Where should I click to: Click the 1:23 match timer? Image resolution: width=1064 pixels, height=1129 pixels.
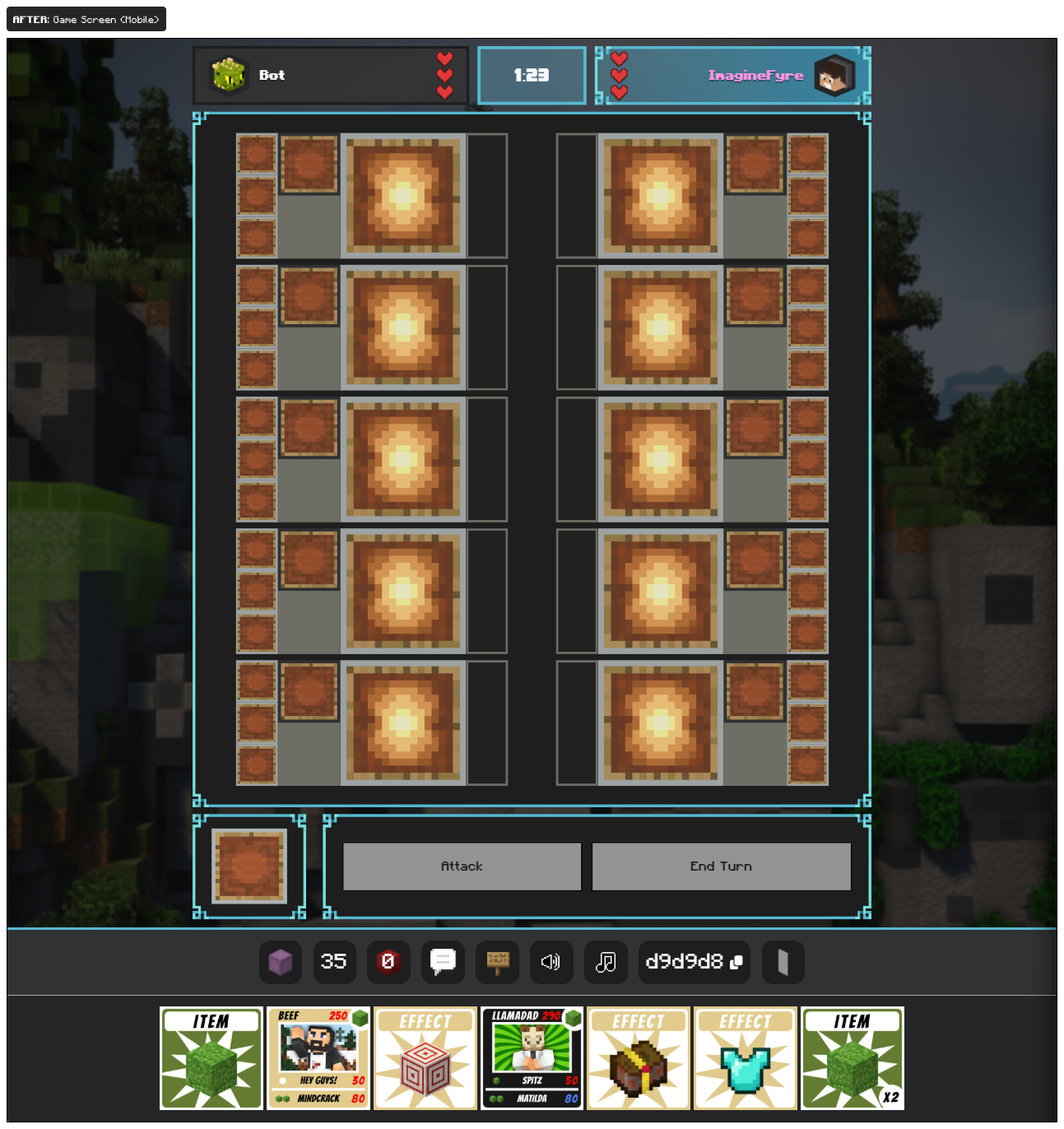coord(531,75)
